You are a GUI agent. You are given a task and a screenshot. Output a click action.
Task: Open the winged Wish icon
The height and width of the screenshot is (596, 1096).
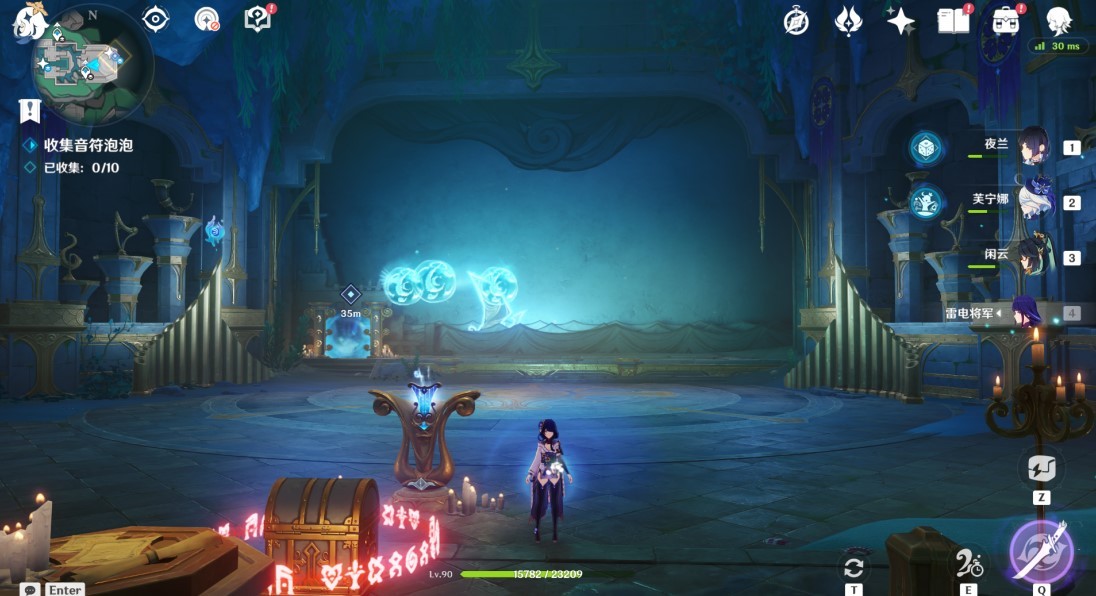(848, 21)
